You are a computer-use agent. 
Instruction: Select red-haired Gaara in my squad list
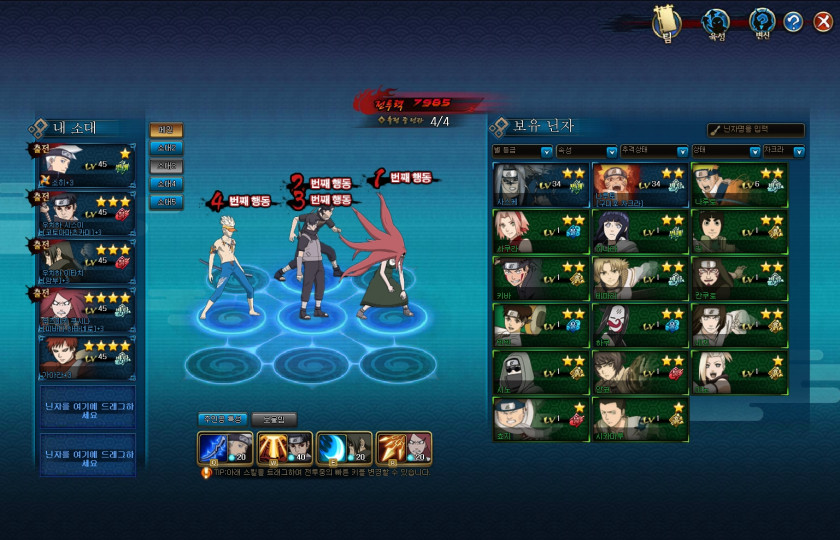pyautogui.click(x=84, y=357)
